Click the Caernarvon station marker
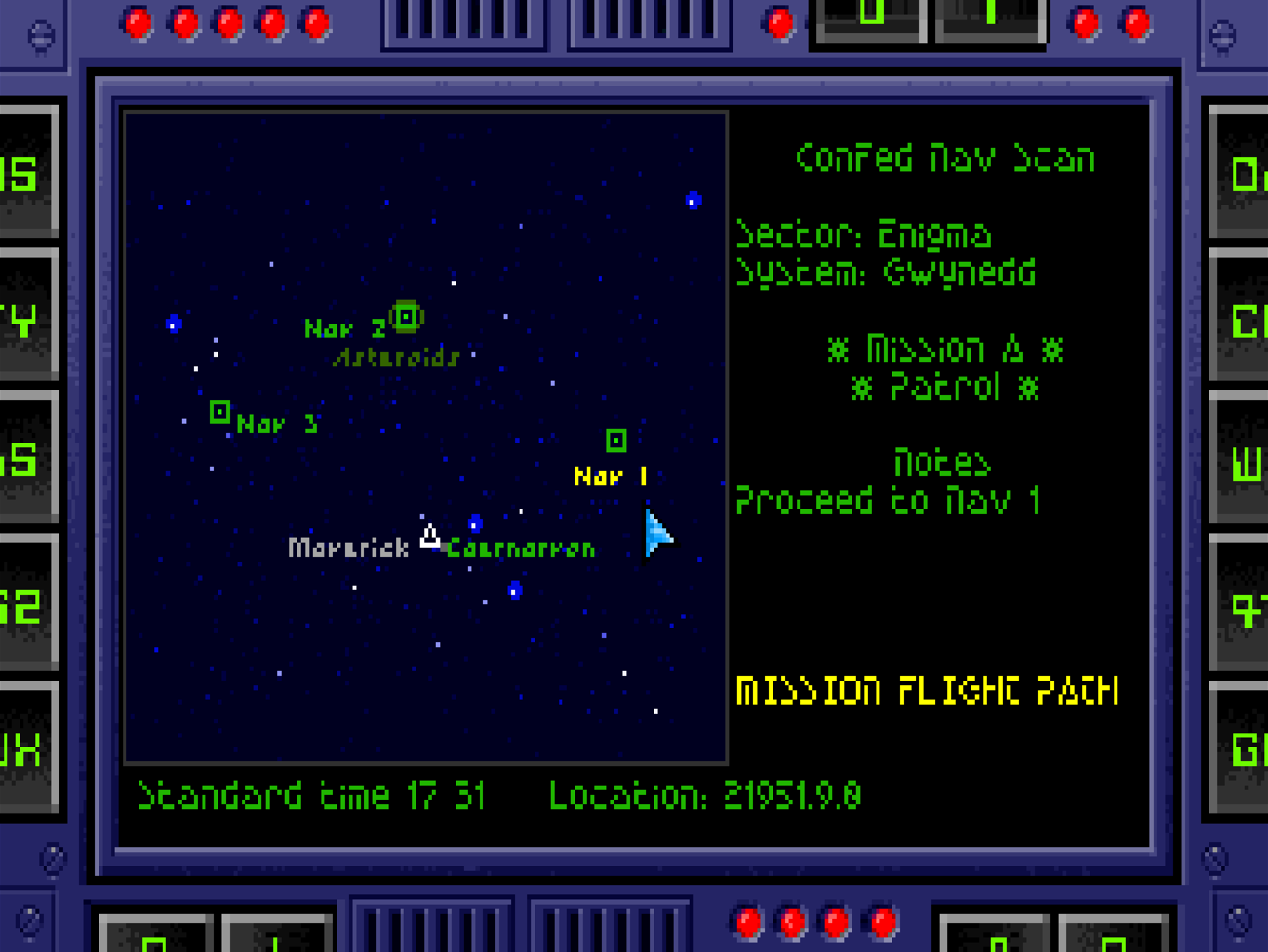This screenshot has width=1268, height=952. 475,524
